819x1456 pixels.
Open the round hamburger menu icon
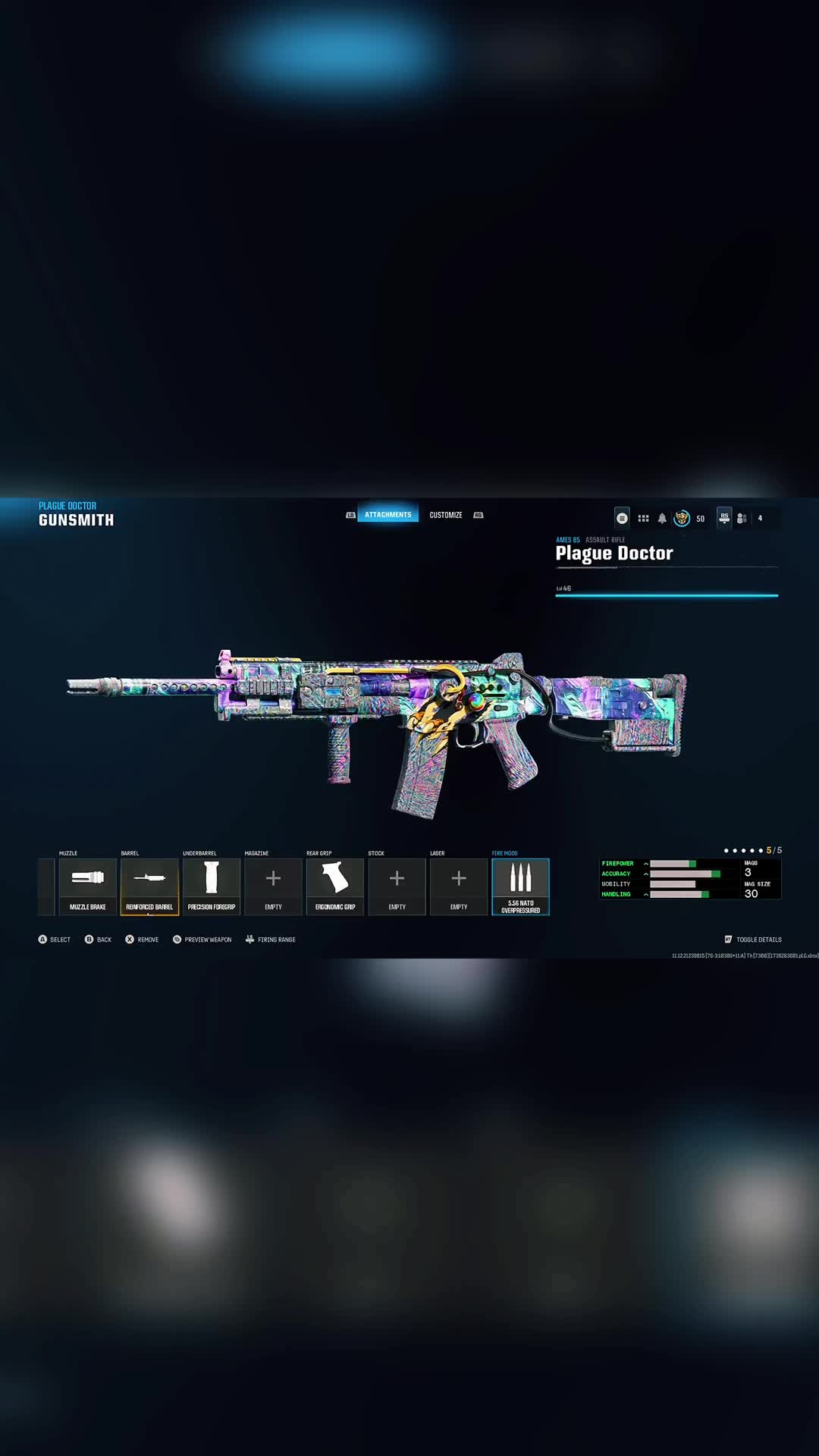(x=622, y=519)
